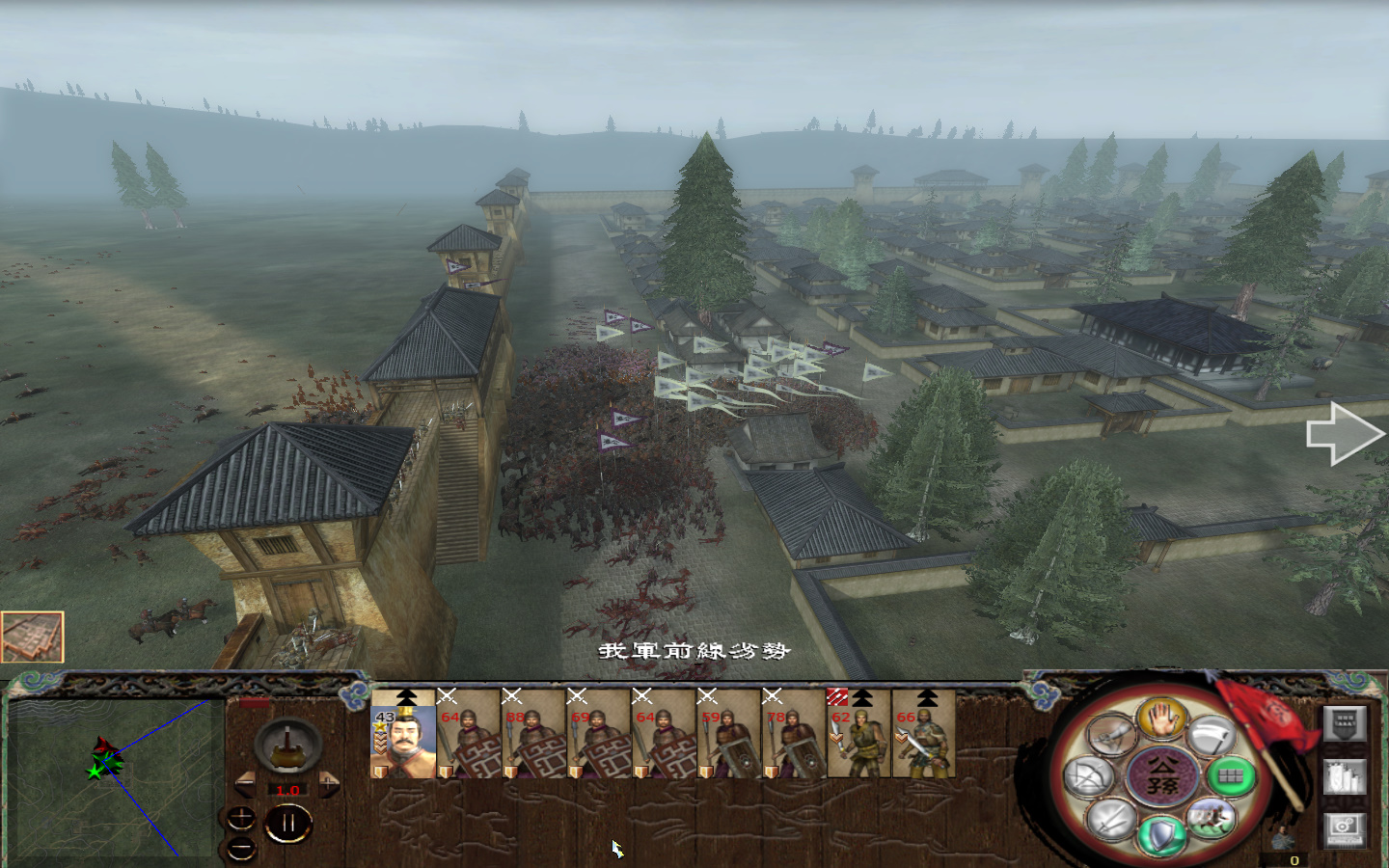The width and height of the screenshot is (1389, 868).
Task: Toggle unit banners with the shield-flag button
Action: [x=1345, y=723]
